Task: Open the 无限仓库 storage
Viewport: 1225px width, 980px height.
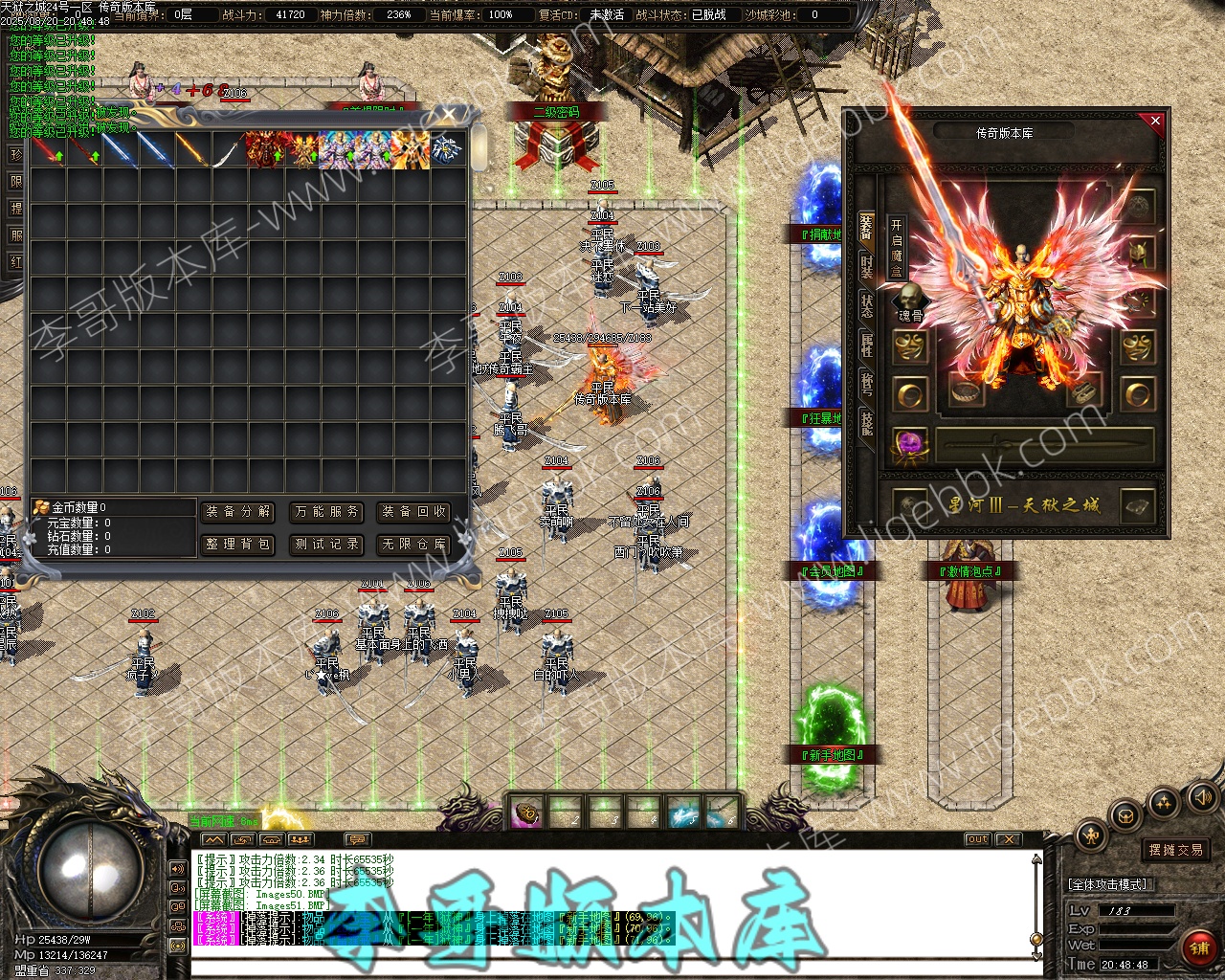Action: click(414, 545)
